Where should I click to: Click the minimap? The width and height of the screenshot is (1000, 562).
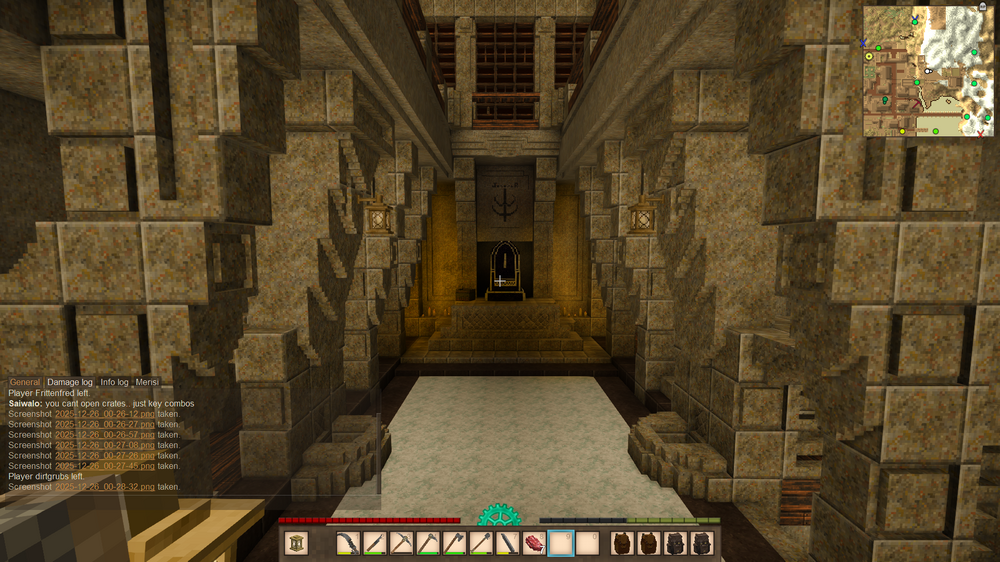coord(928,71)
